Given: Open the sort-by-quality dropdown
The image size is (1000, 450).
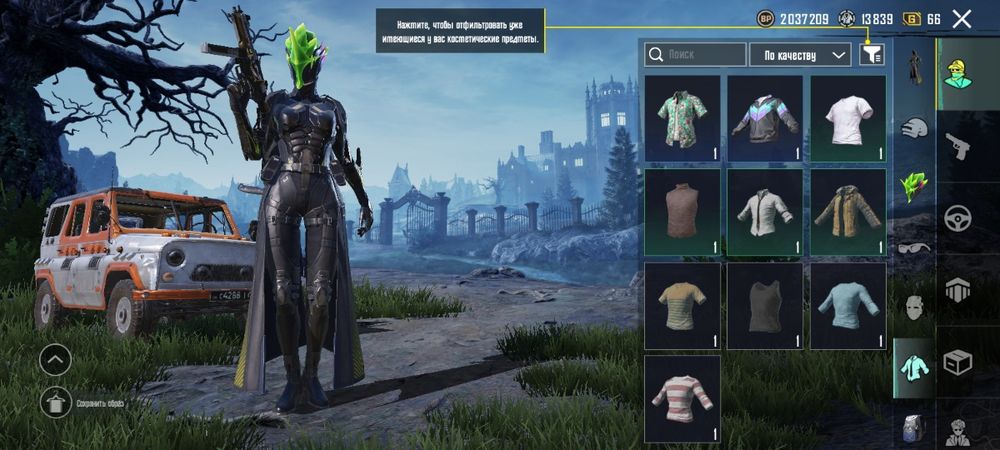Looking at the screenshot, I should 800,54.
